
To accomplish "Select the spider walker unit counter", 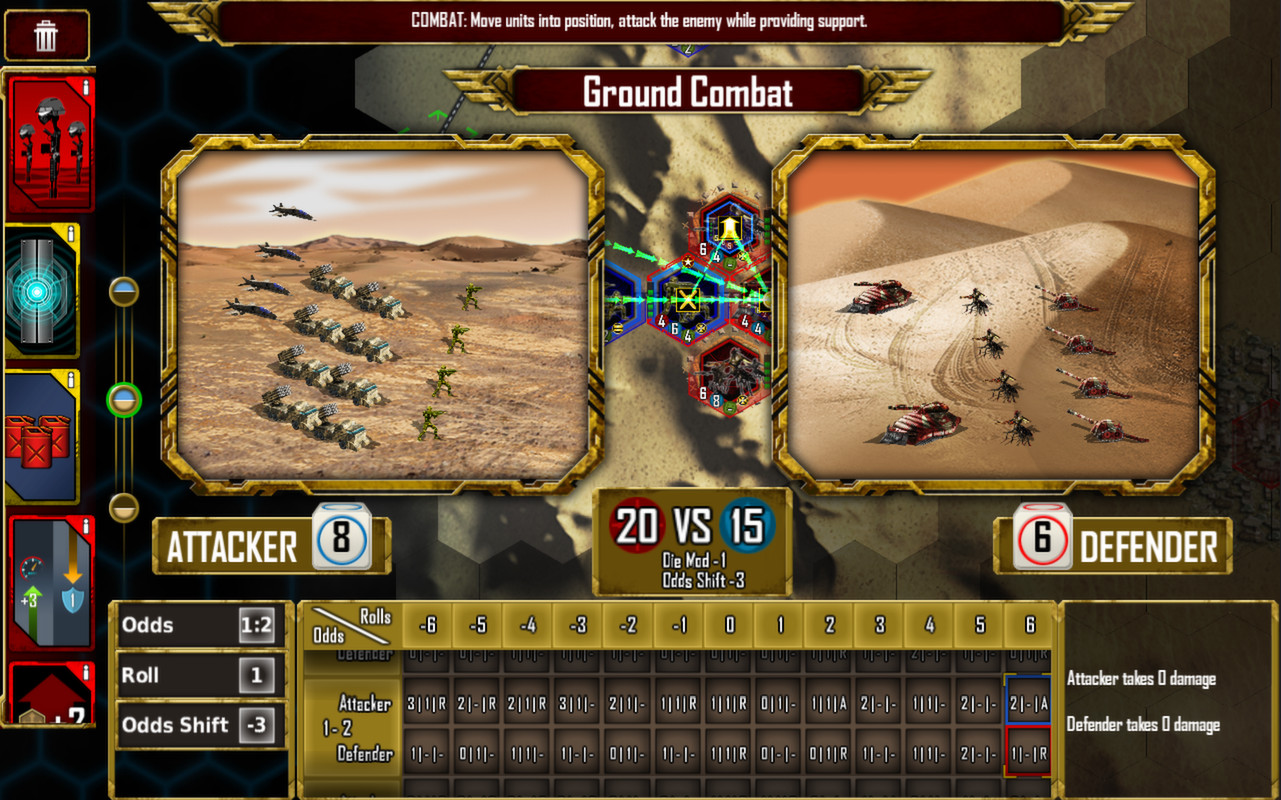I will [730, 375].
